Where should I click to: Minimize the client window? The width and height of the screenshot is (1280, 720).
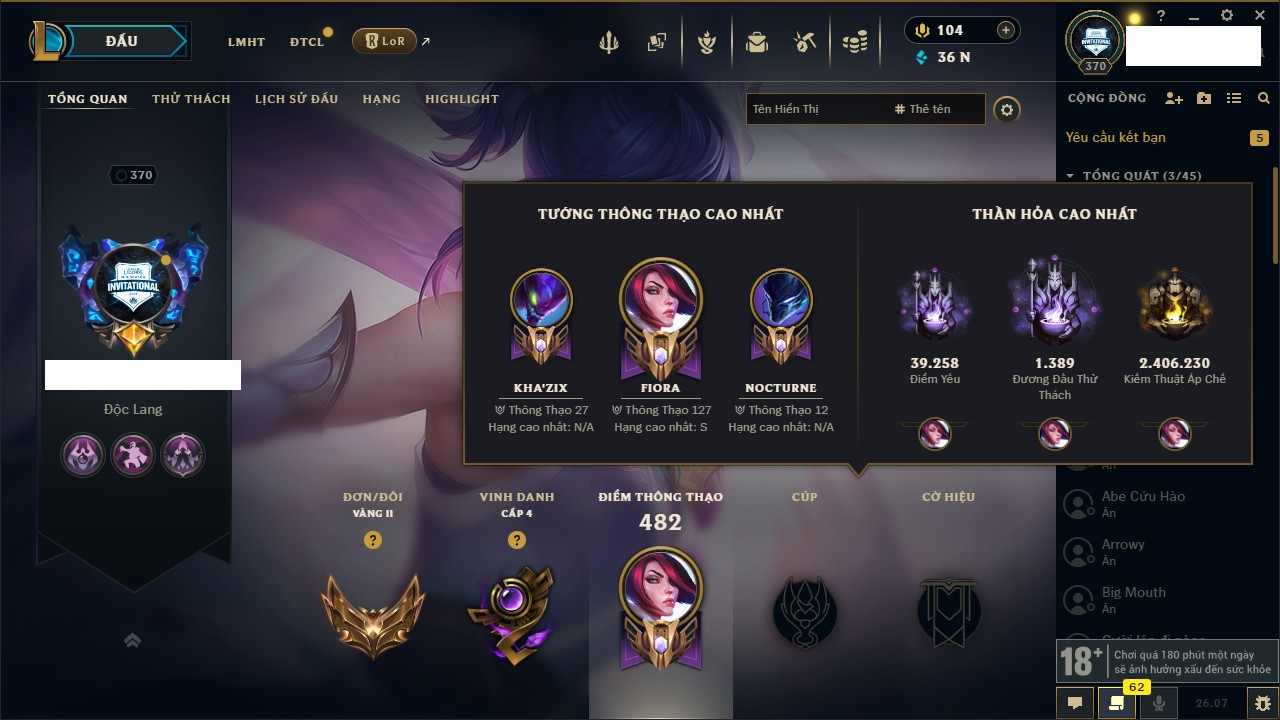(x=1194, y=16)
